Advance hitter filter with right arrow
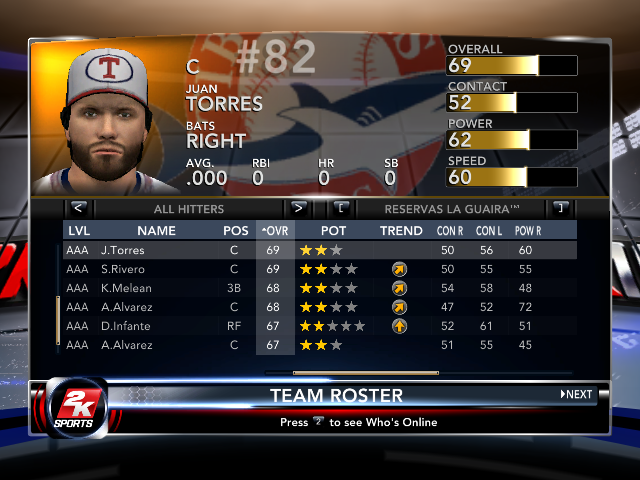The width and height of the screenshot is (640, 480). coord(297,209)
